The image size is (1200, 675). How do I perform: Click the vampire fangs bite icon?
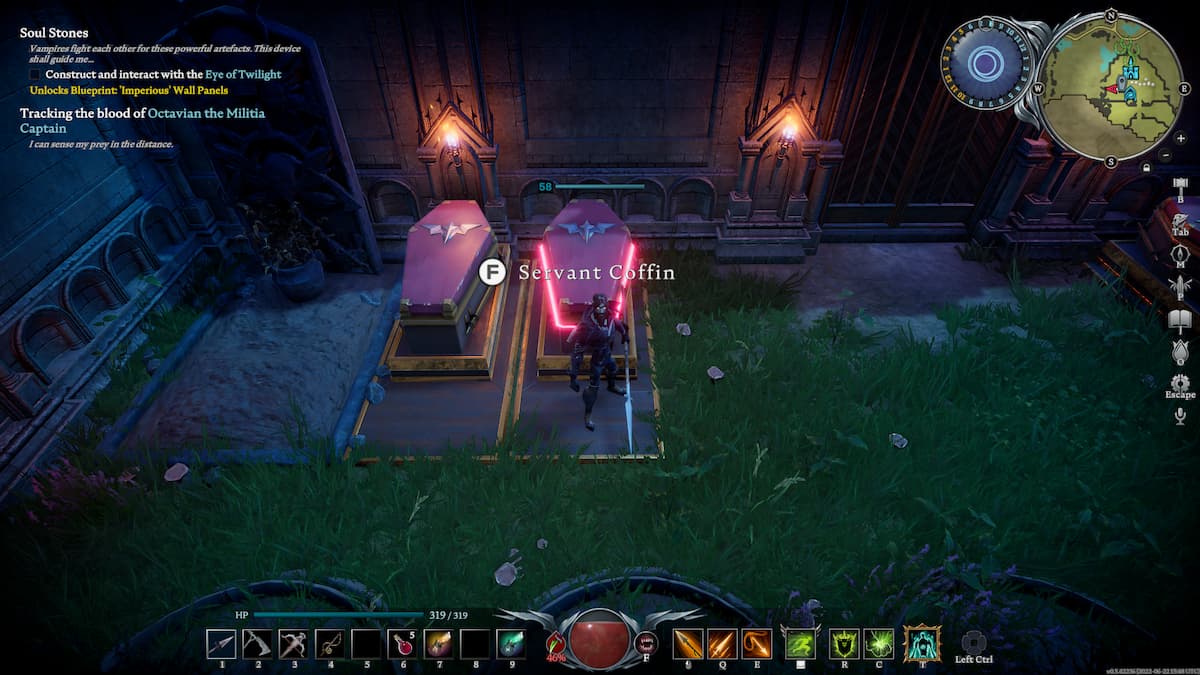pos(646,644)
